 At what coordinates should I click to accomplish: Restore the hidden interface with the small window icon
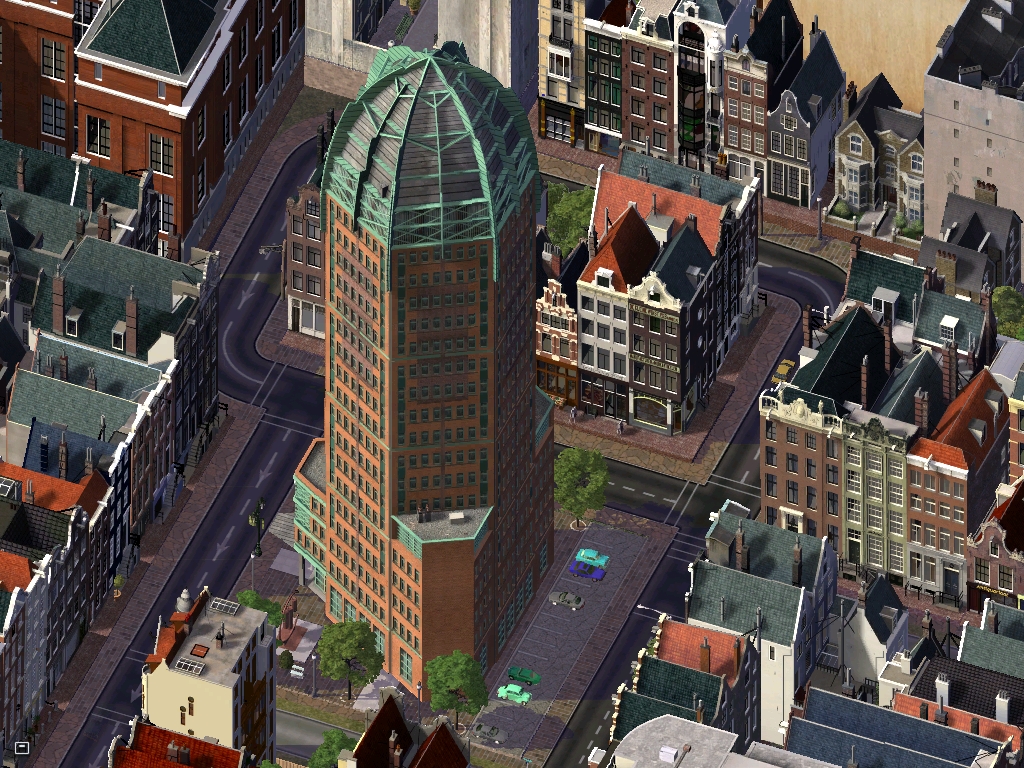click(21, 747)
